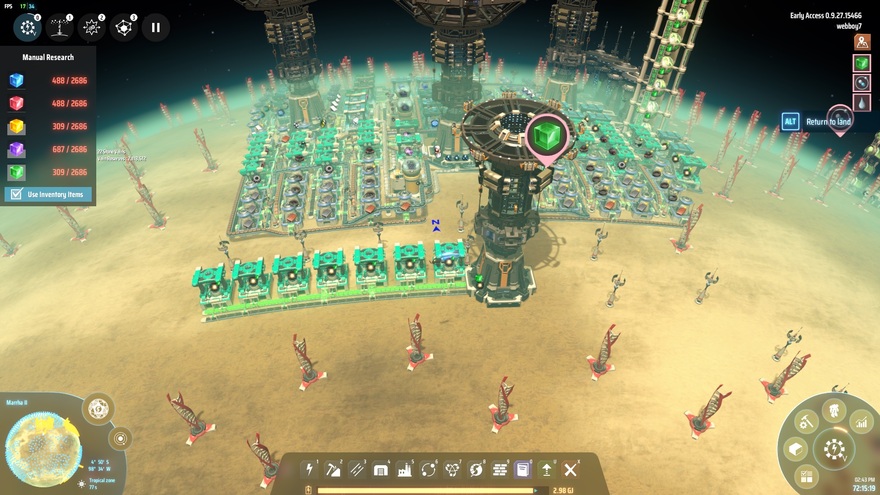Open the blueprint book in the build bar
Screen dimensions: 880x495
(523, 469)
